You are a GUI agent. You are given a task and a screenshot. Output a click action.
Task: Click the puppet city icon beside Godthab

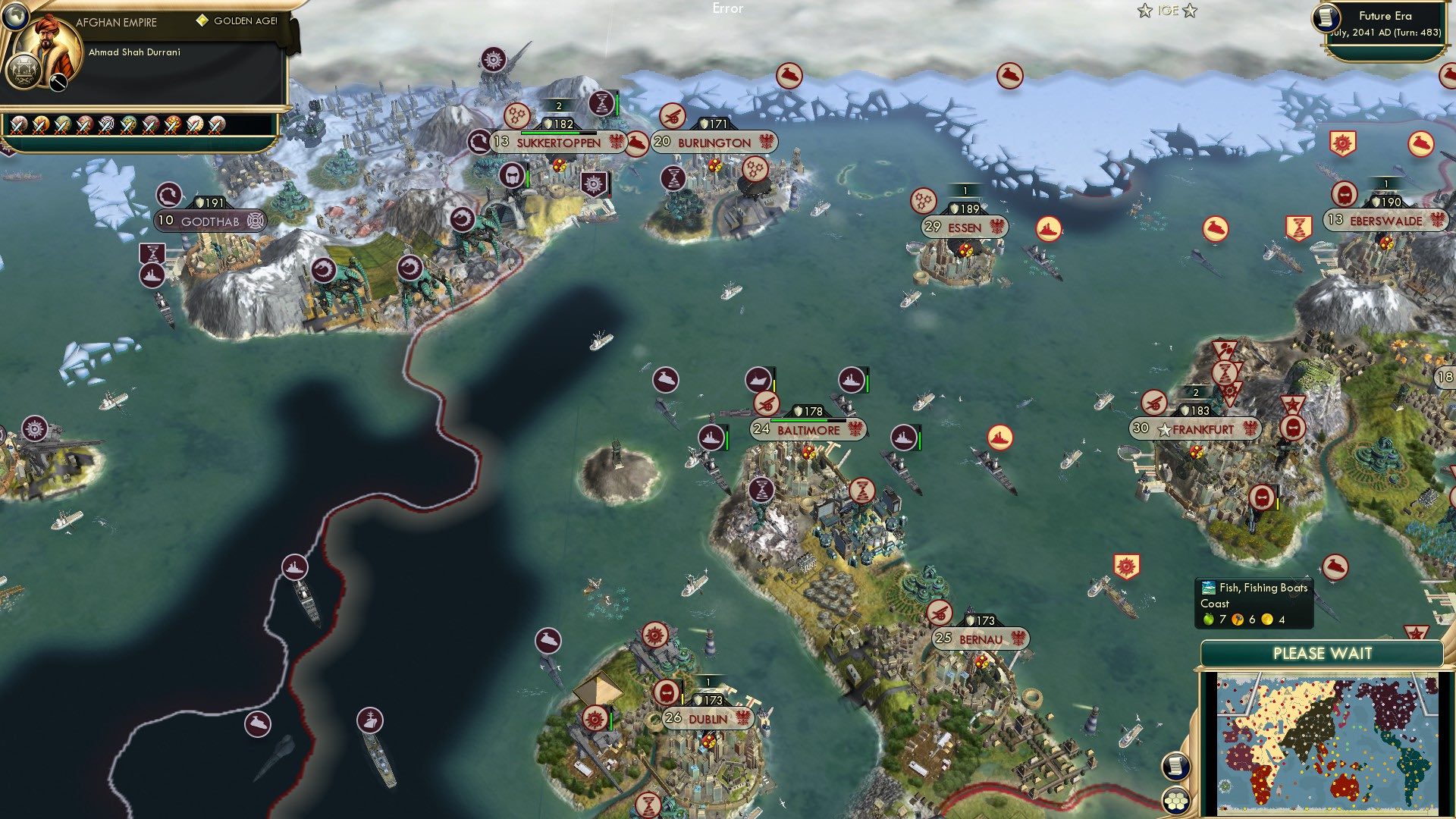(253, 220)
